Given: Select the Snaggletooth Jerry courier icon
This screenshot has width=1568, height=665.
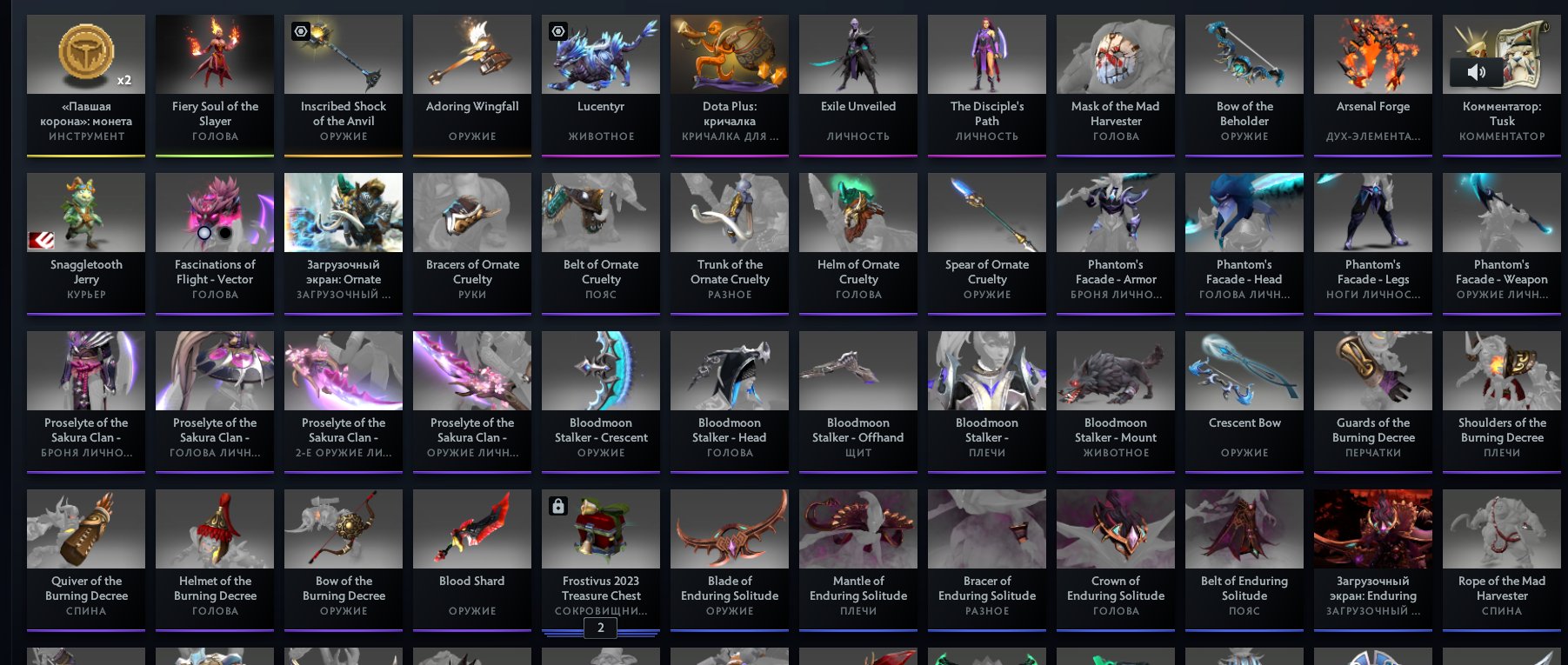Looking at the screenshot, I should click(85, 211).
